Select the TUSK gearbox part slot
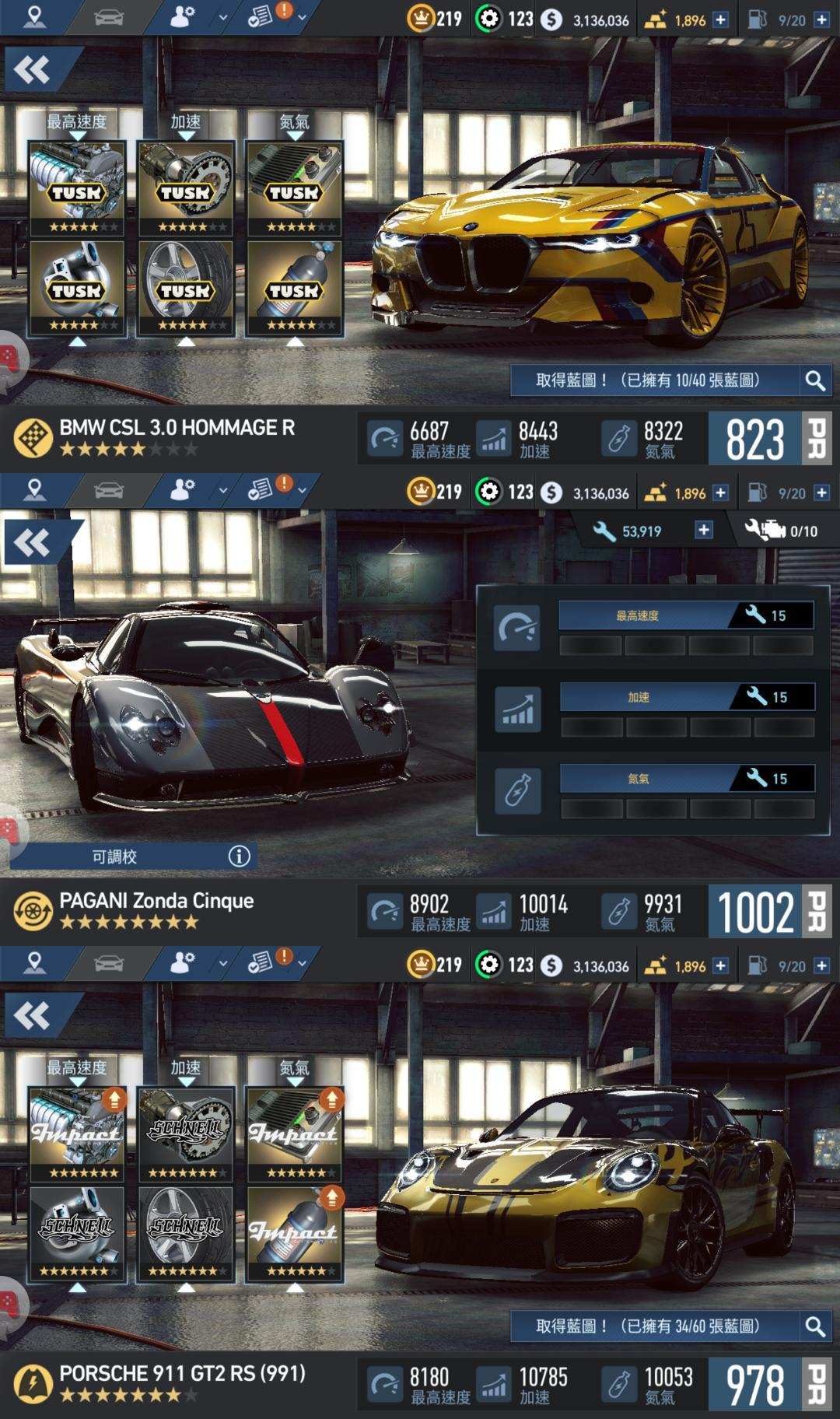 pos(186,187)
